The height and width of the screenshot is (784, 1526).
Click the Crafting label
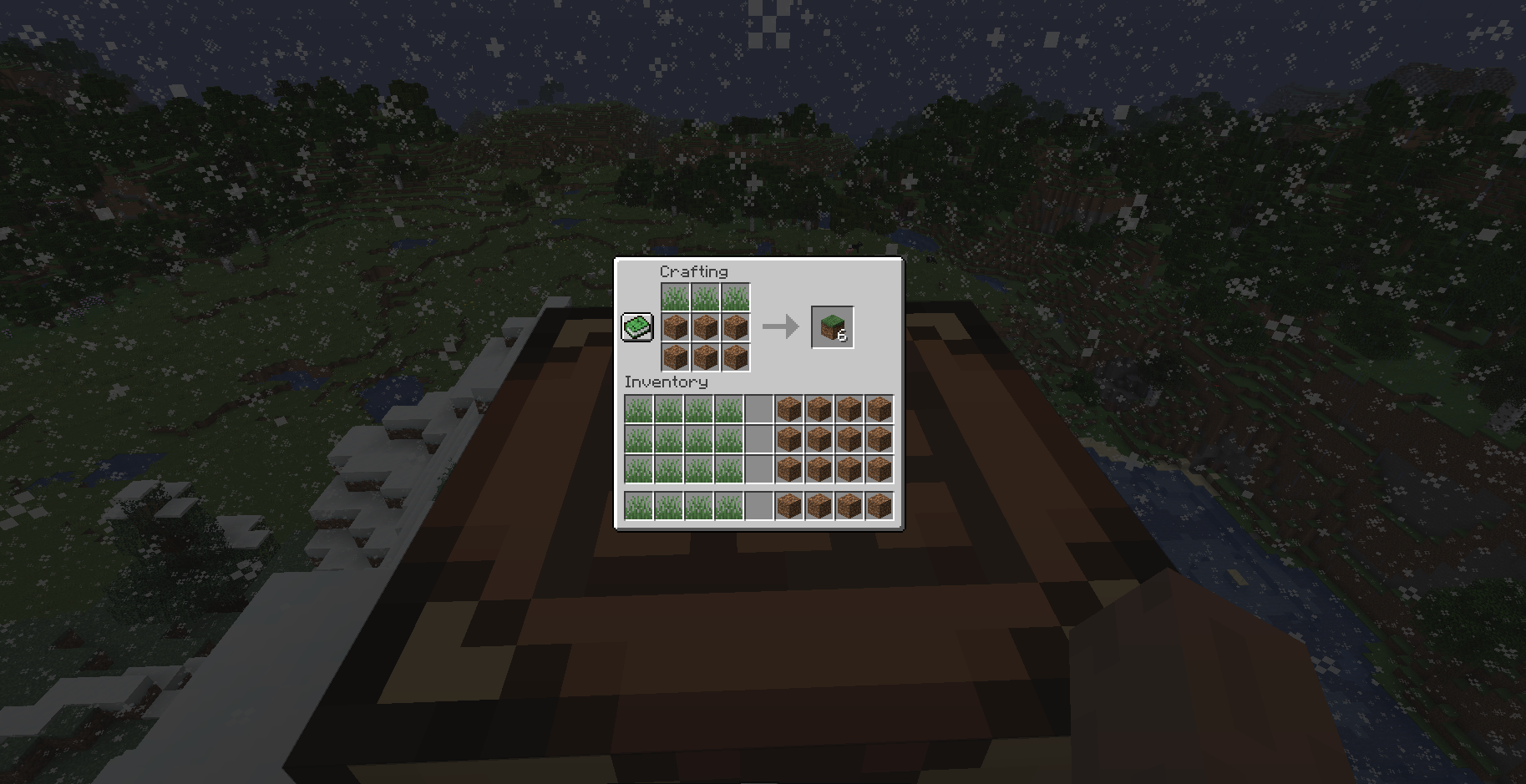tap(694, 271)
